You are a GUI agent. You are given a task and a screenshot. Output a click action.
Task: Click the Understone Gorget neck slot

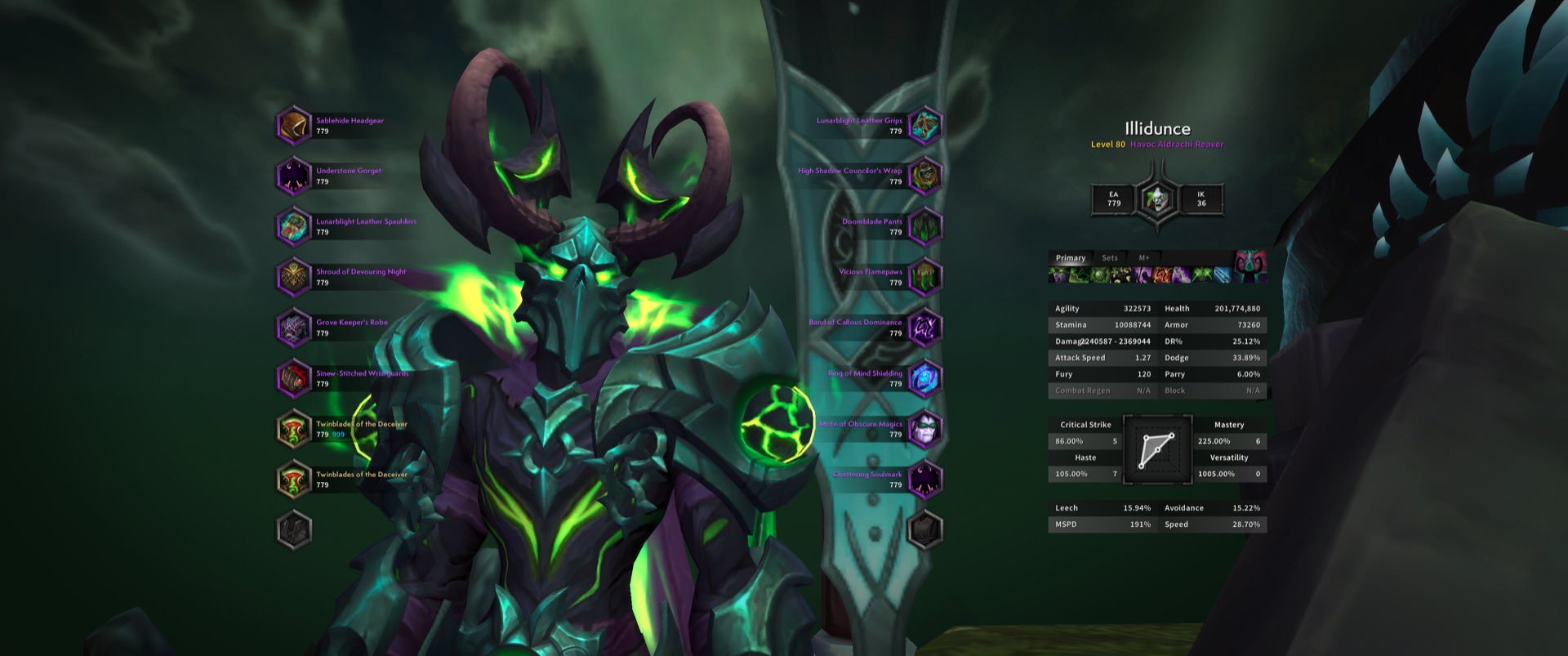coord(294,176)
